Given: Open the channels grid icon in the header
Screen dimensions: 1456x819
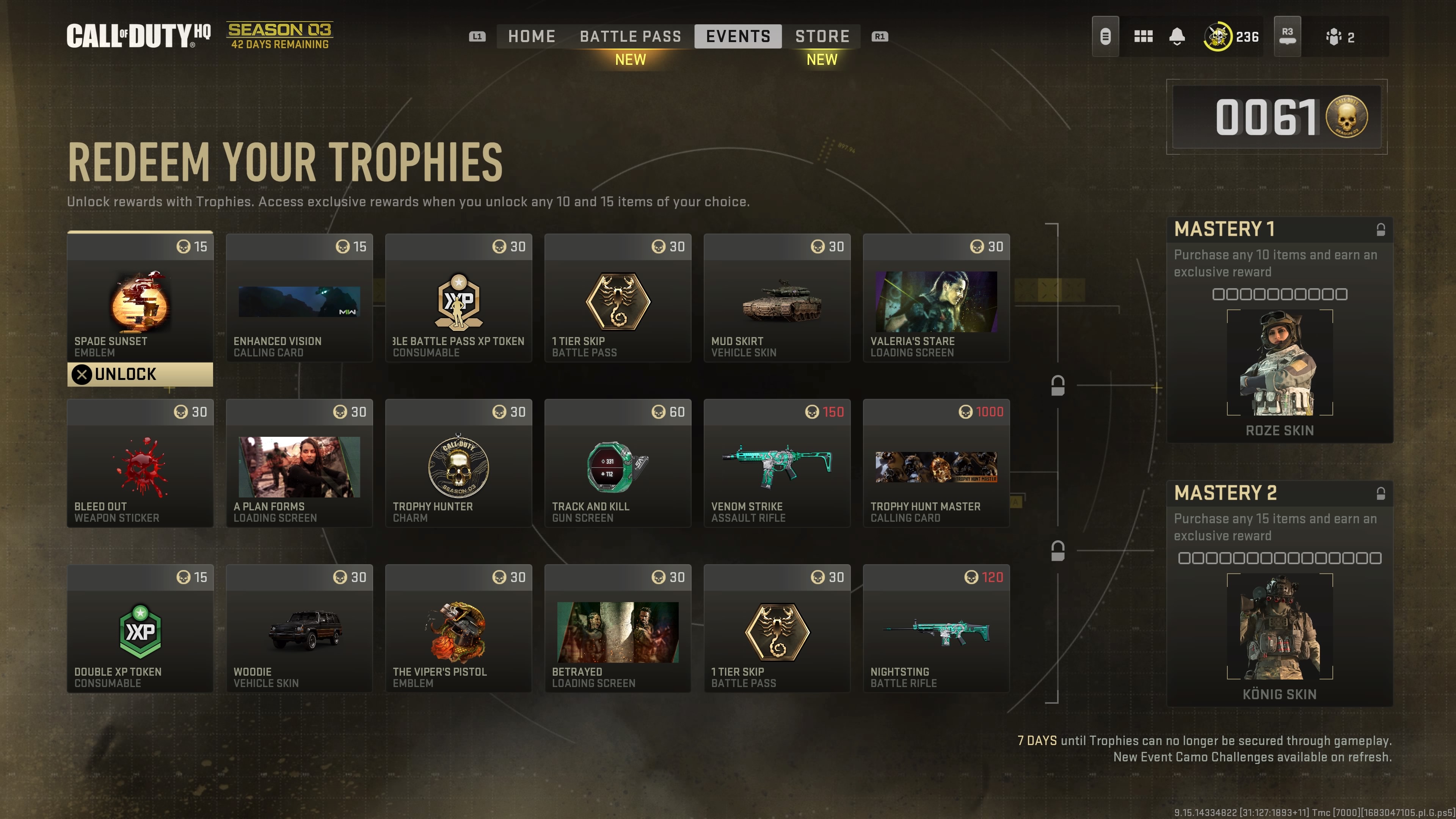Looking at the screenshot, I should [x=1144, y=36].
